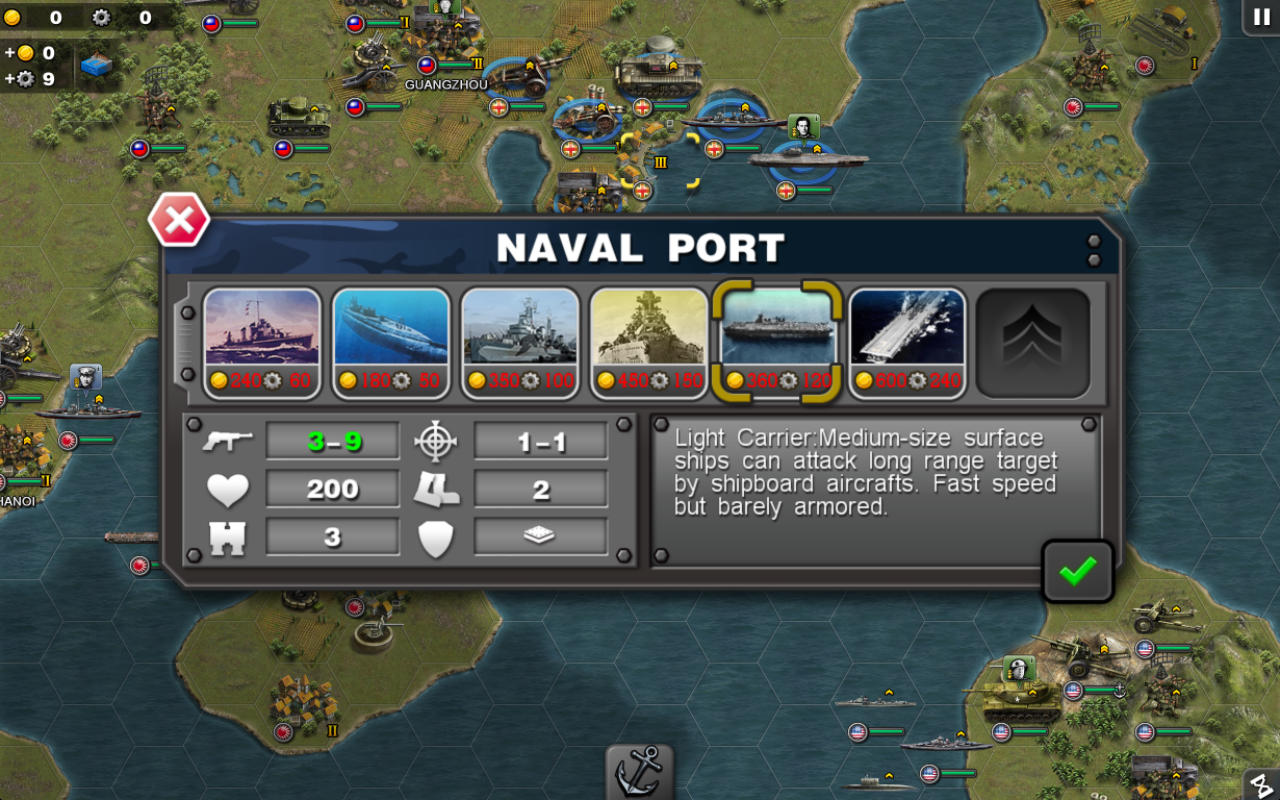
Task: Select the highlighted Light Carrier unit
Action: coord(778,340)
